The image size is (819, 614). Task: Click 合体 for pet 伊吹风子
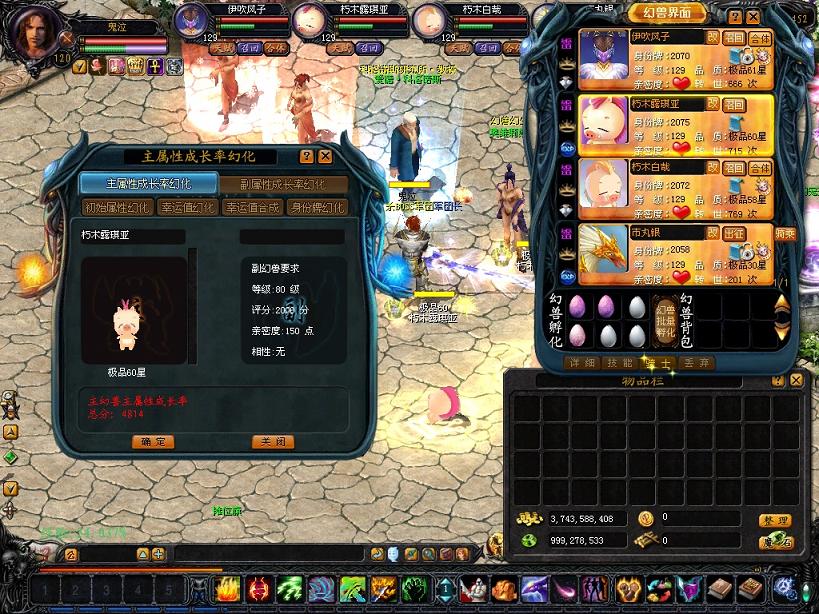click(760, 37)
